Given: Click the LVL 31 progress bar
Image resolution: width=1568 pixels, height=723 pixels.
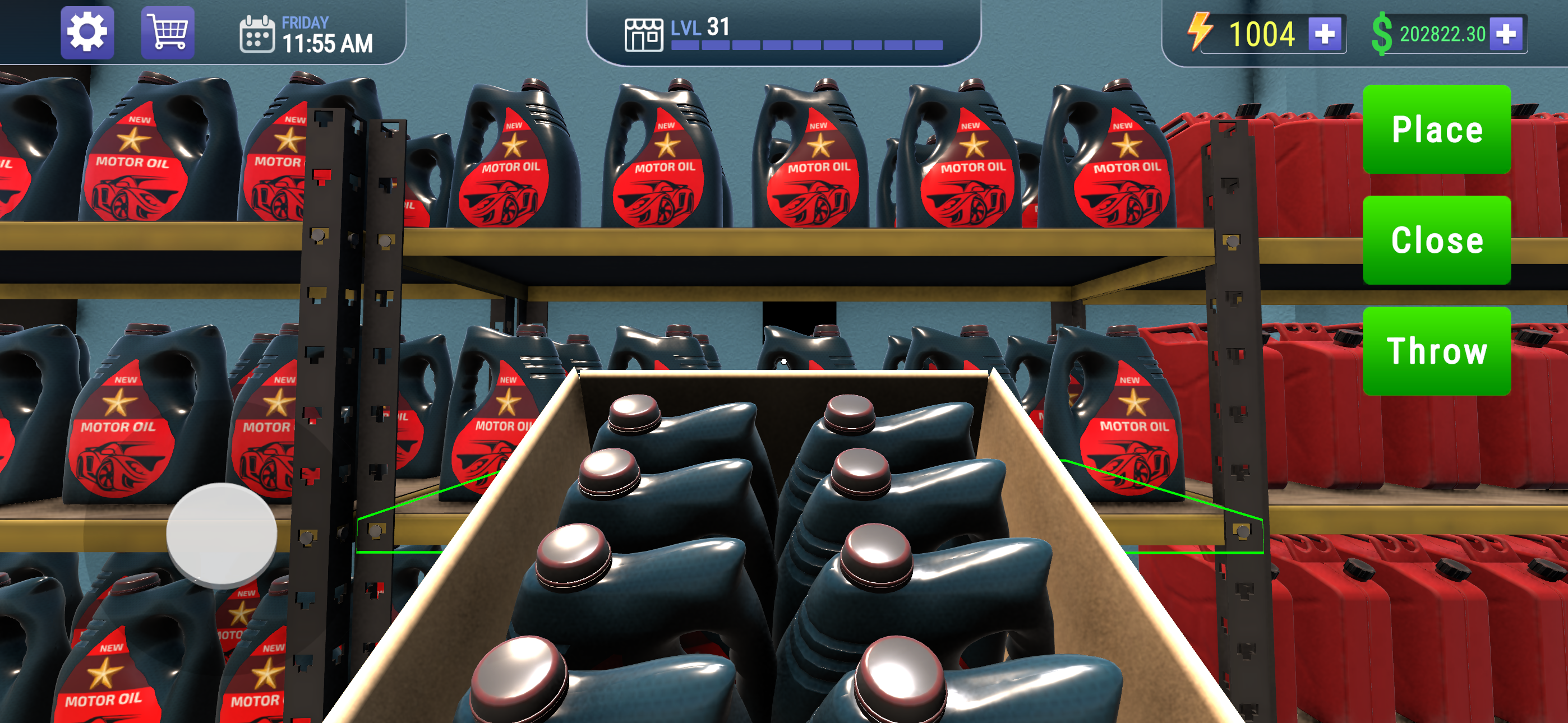Looking at the screenshot, I should point(804,44).
